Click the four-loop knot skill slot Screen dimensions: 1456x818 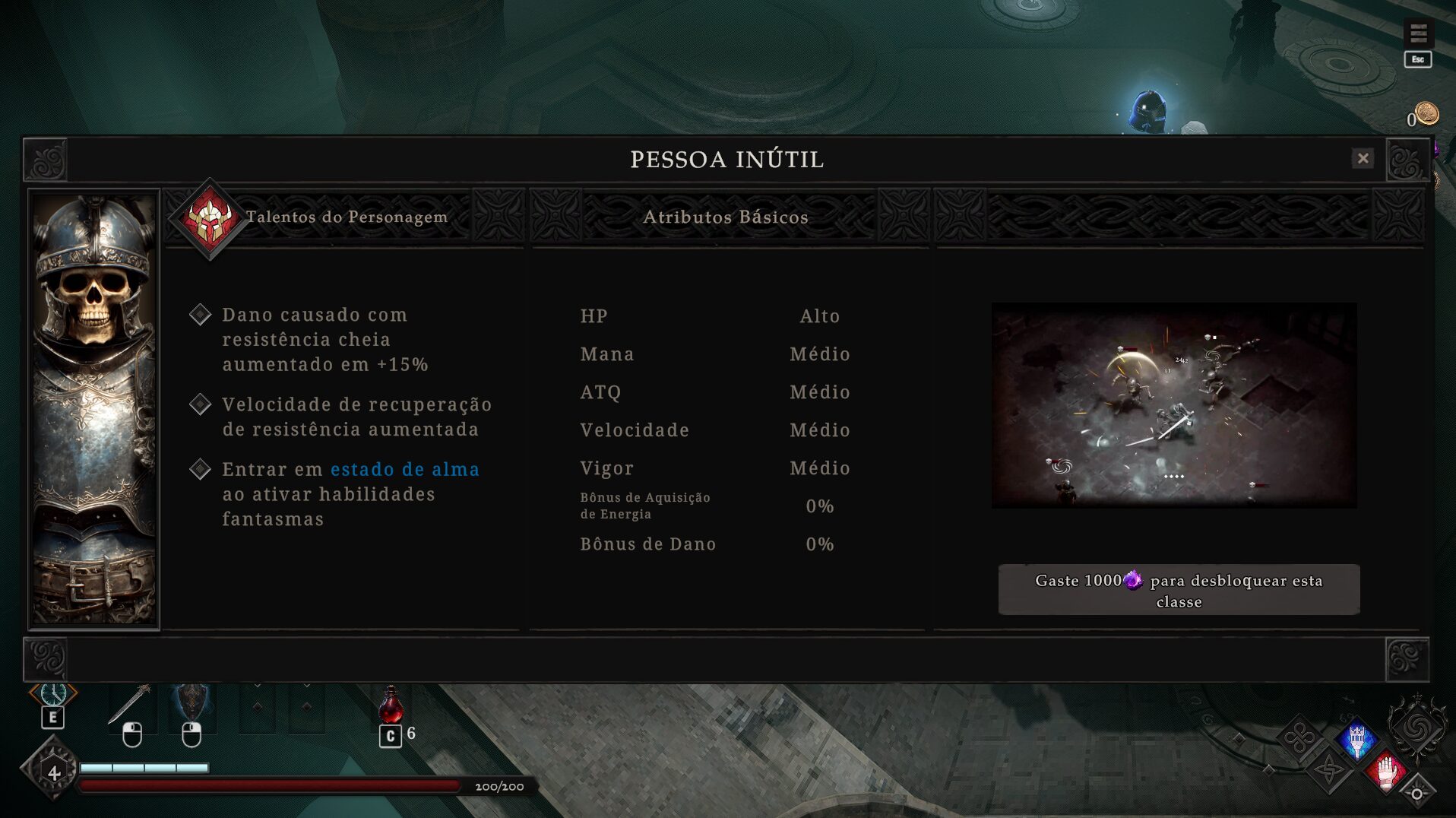(1299, 738)
